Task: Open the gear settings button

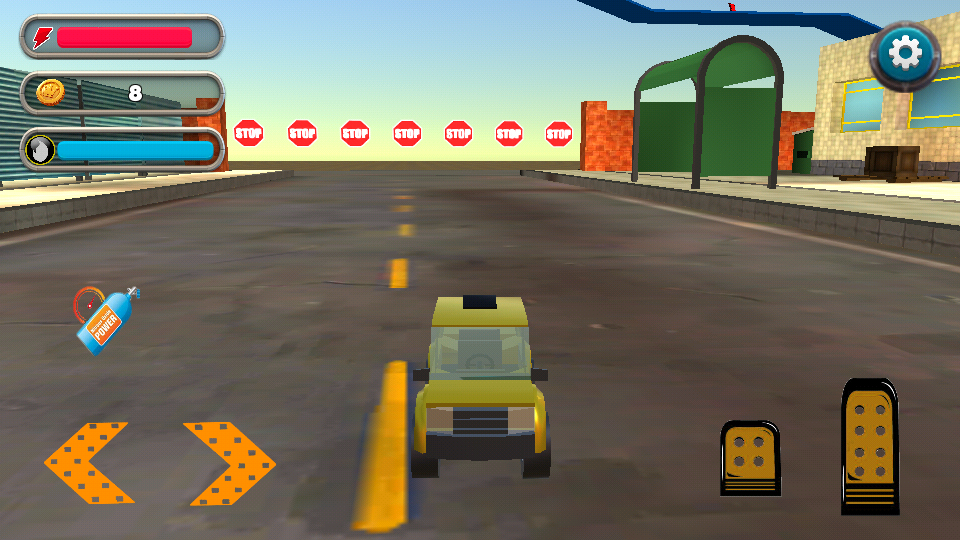Action: click(x=906, y=53)
